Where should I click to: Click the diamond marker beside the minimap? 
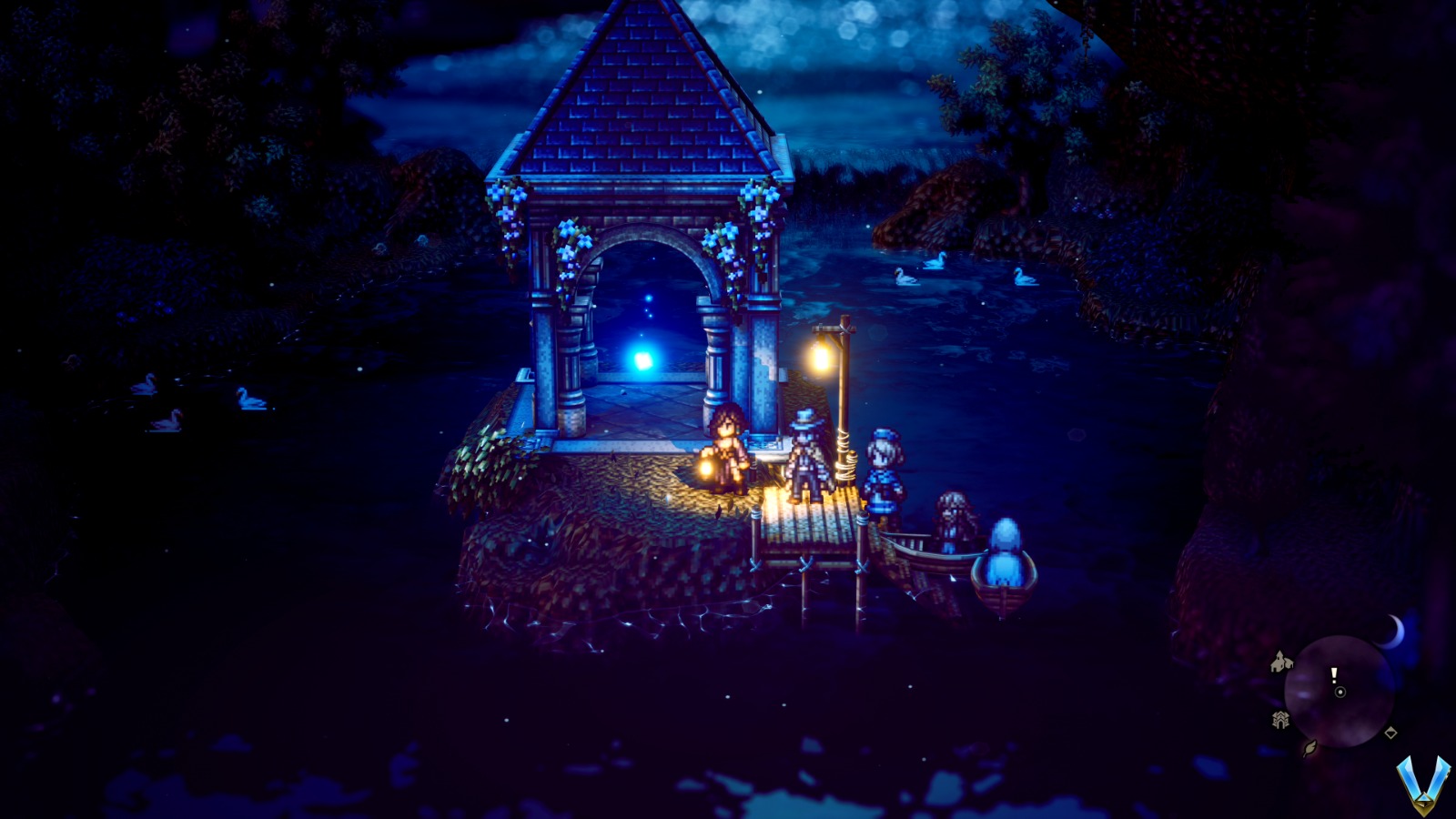(x=1390, y=732)
